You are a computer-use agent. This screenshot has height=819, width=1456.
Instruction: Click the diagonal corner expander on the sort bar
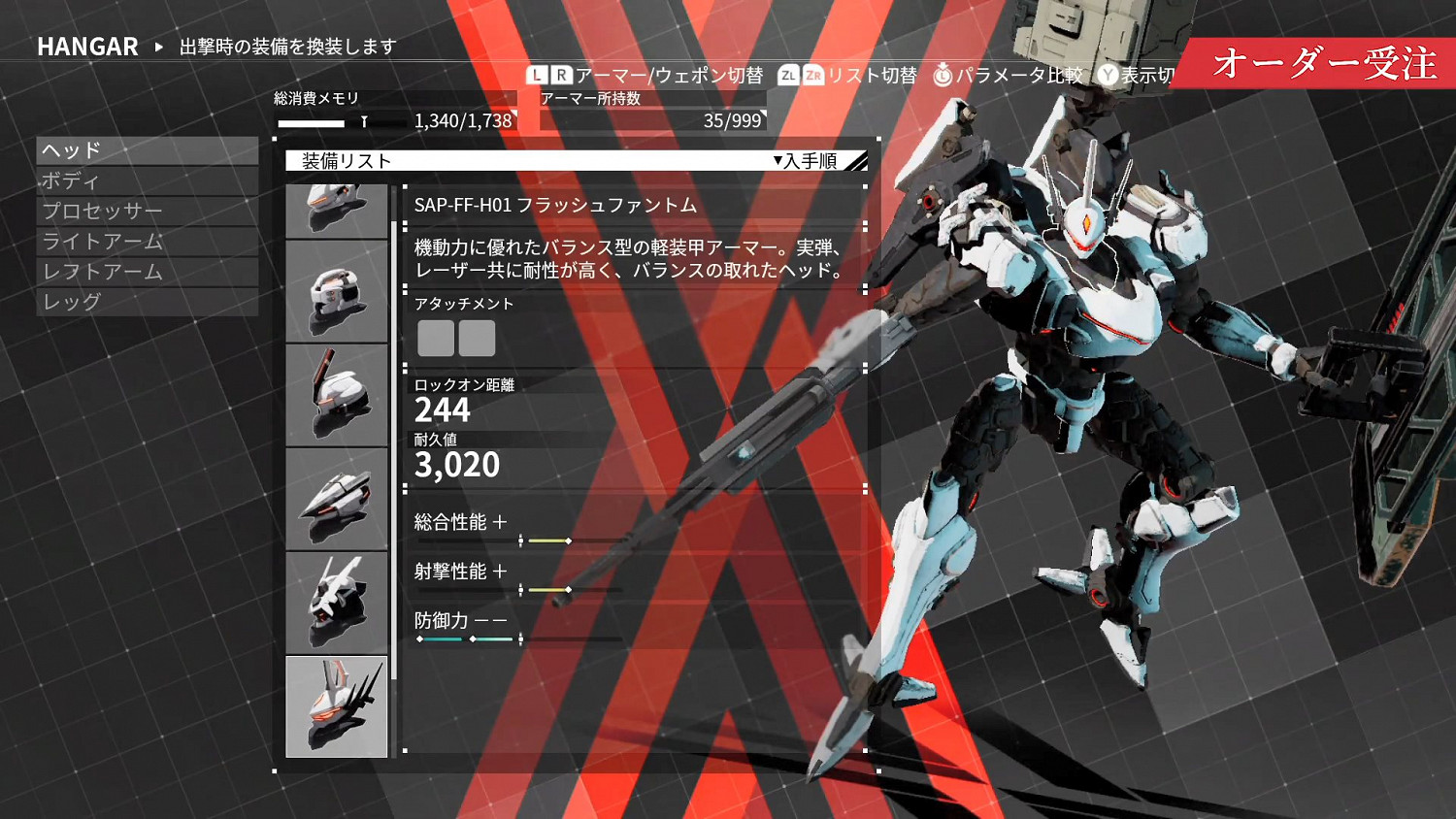coord(858,160)
